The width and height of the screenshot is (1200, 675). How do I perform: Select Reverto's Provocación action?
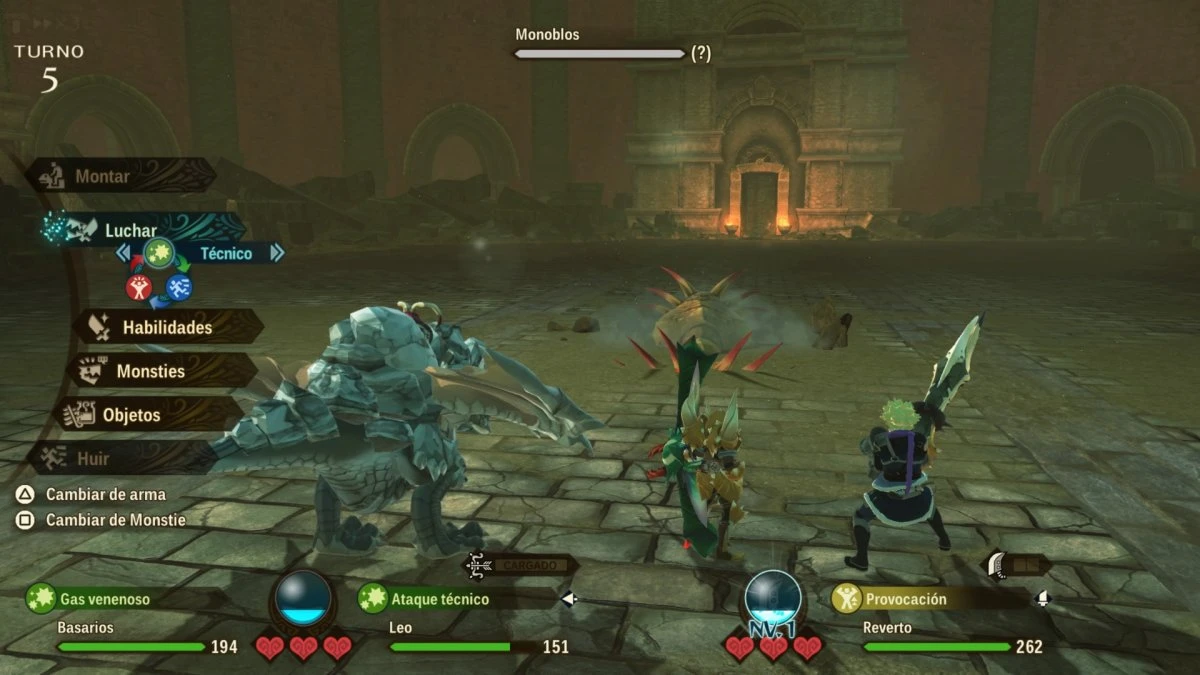point(906,599)
